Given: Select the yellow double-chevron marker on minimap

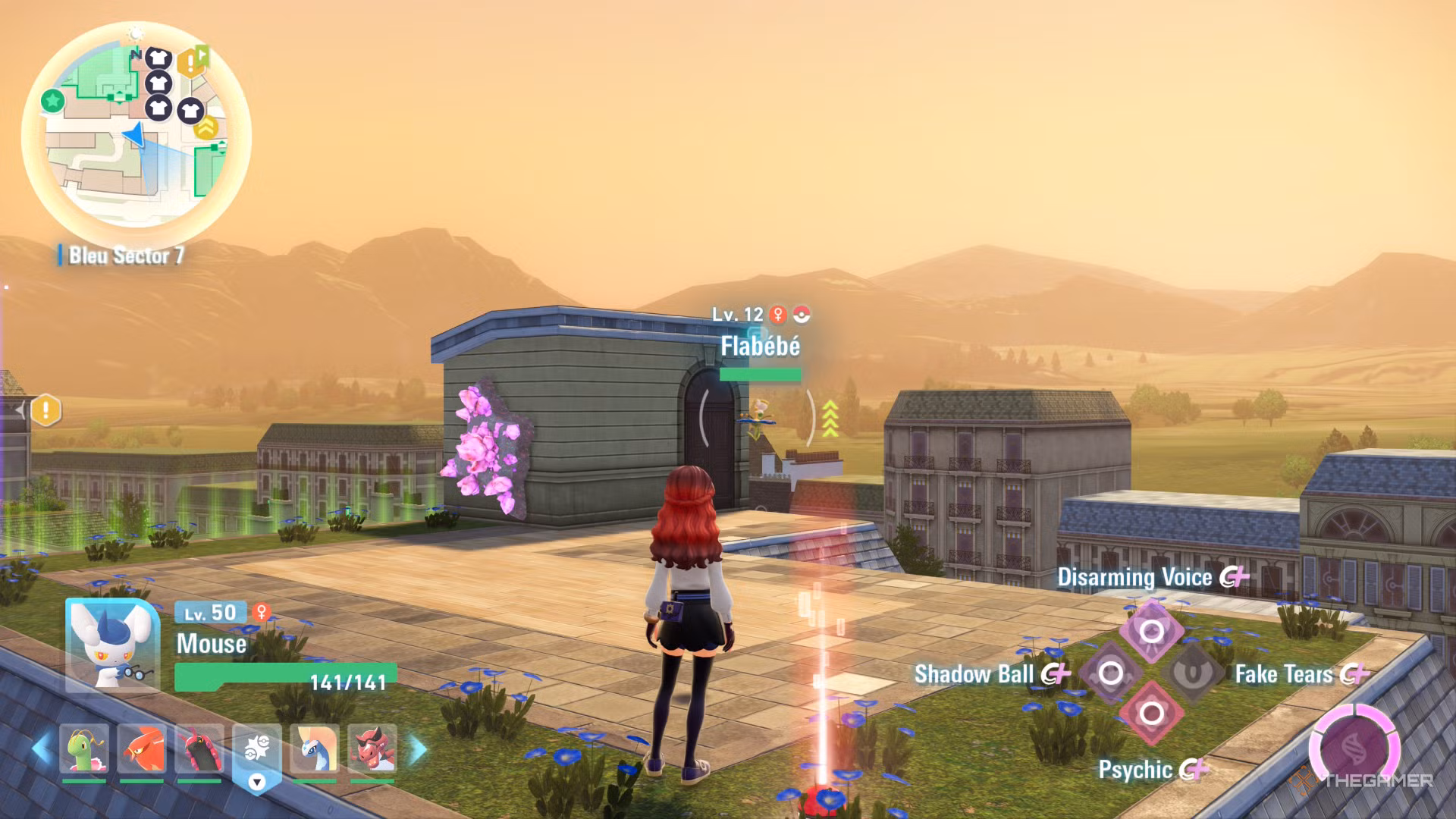Looking at the screenshot, I should pyautogui.click(x=206, y=128).
